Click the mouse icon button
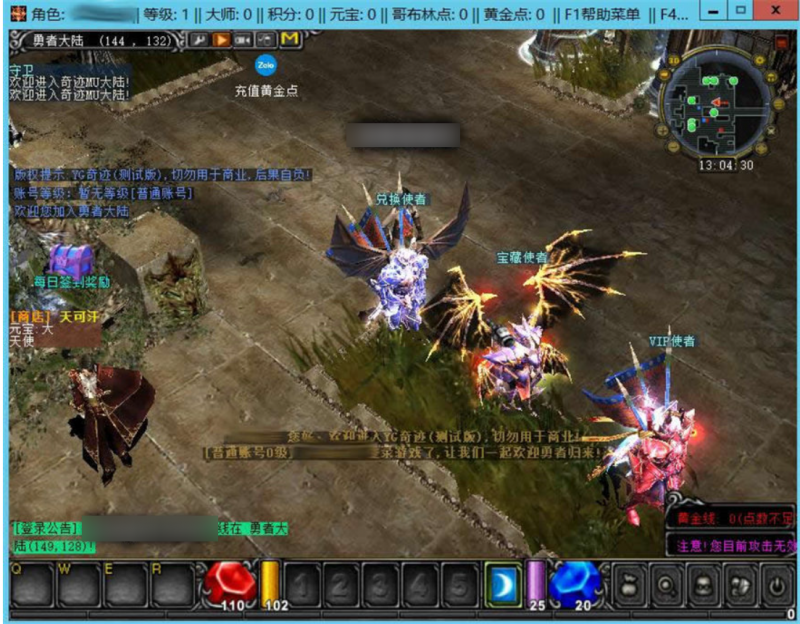The width and height of the screenshot is (800, 624). coord(264,39)
